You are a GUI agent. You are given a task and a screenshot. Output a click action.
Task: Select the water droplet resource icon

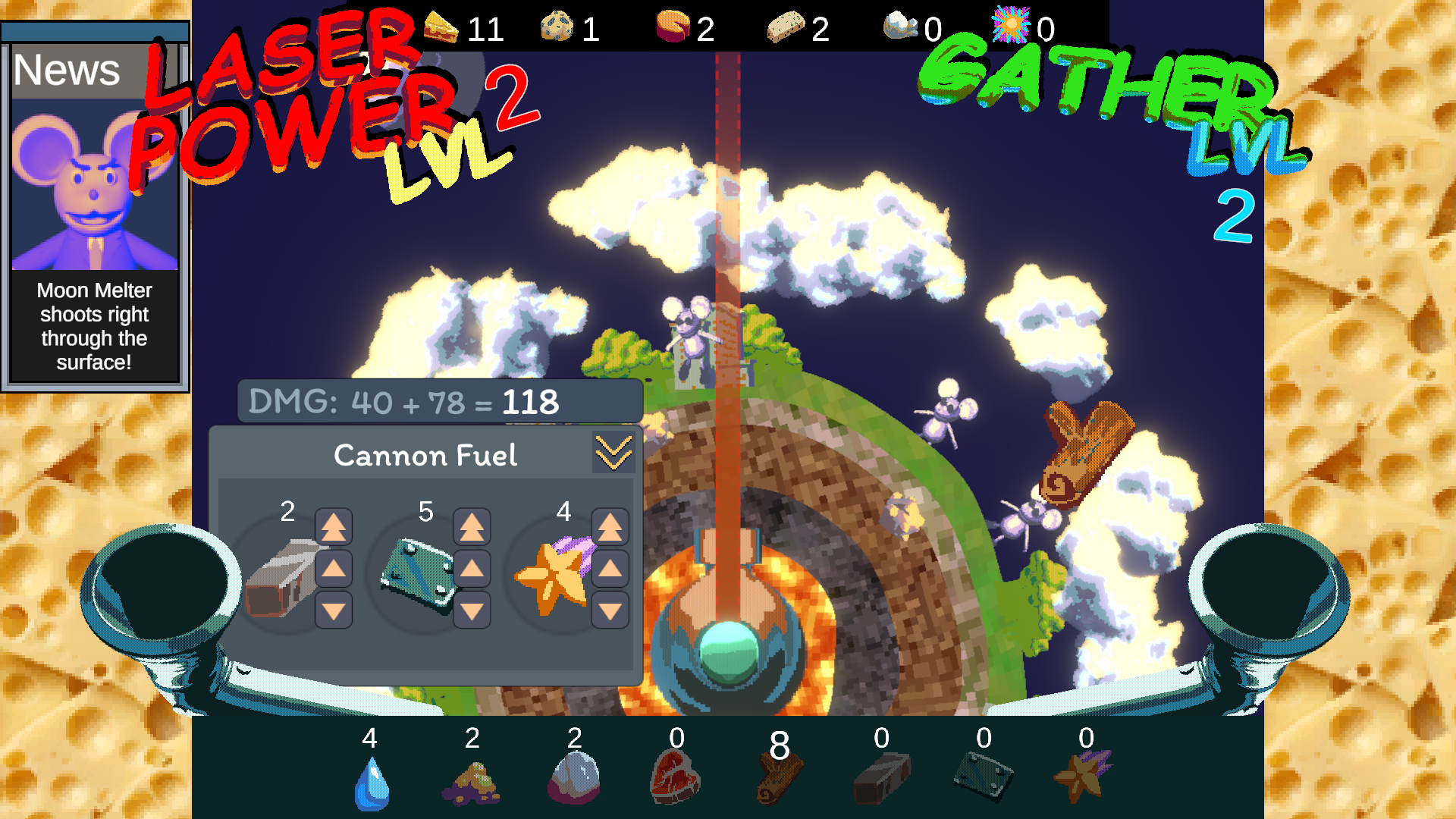[x=371, y=781]
